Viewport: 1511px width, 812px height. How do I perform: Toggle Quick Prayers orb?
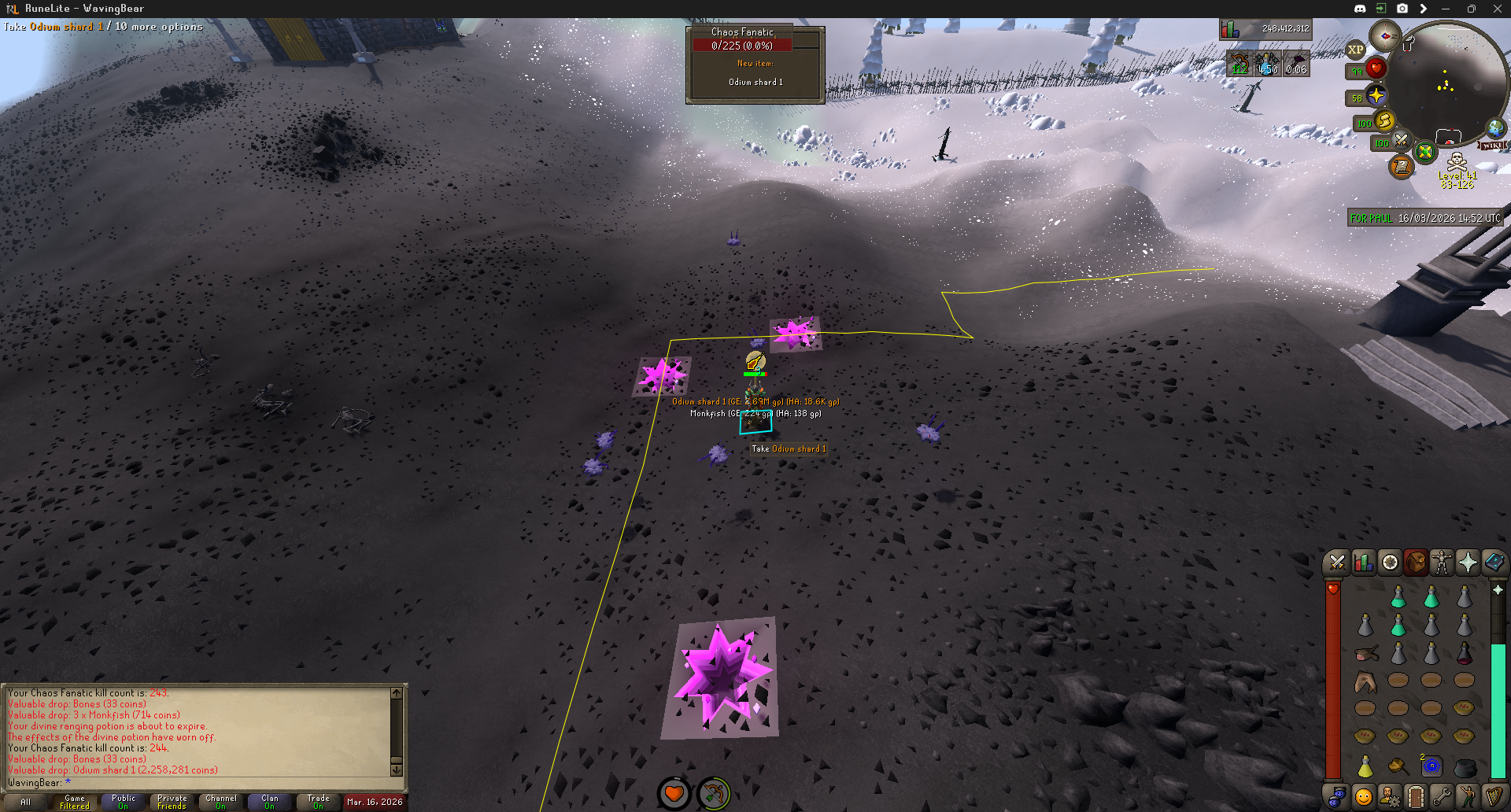tap(1376, 96)
